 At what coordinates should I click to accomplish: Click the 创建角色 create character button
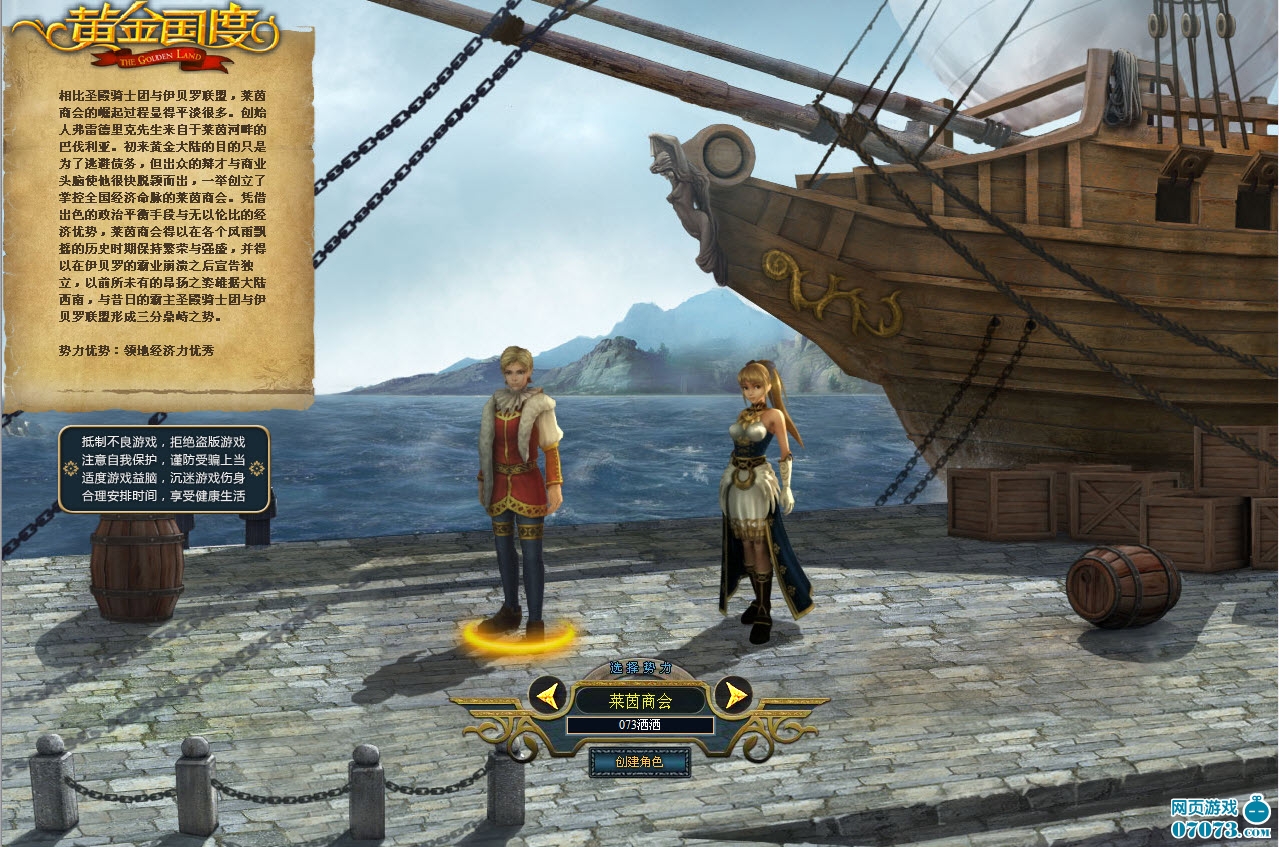tap(640, 762)
